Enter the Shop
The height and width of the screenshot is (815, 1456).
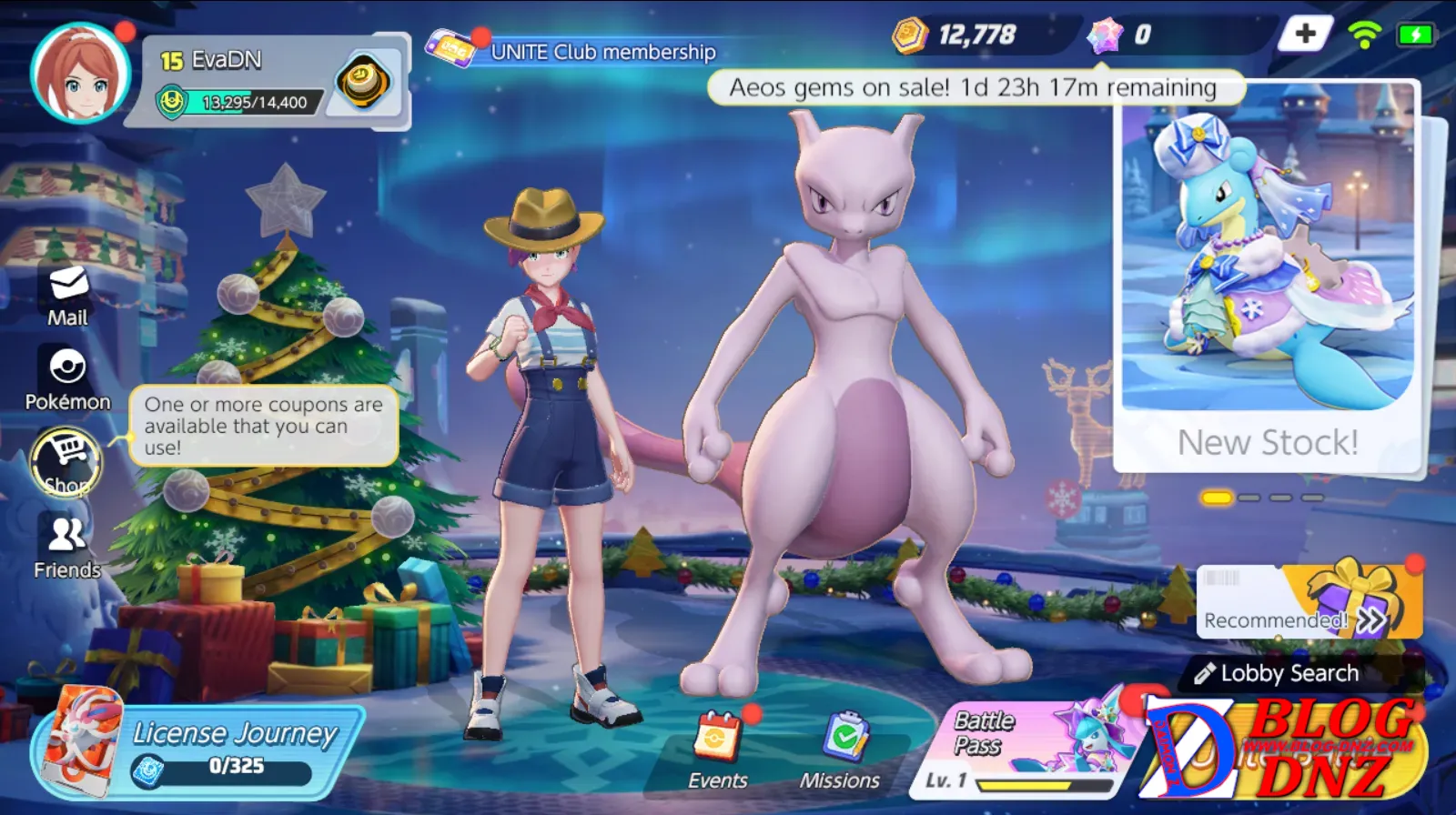tap(67, 462)
